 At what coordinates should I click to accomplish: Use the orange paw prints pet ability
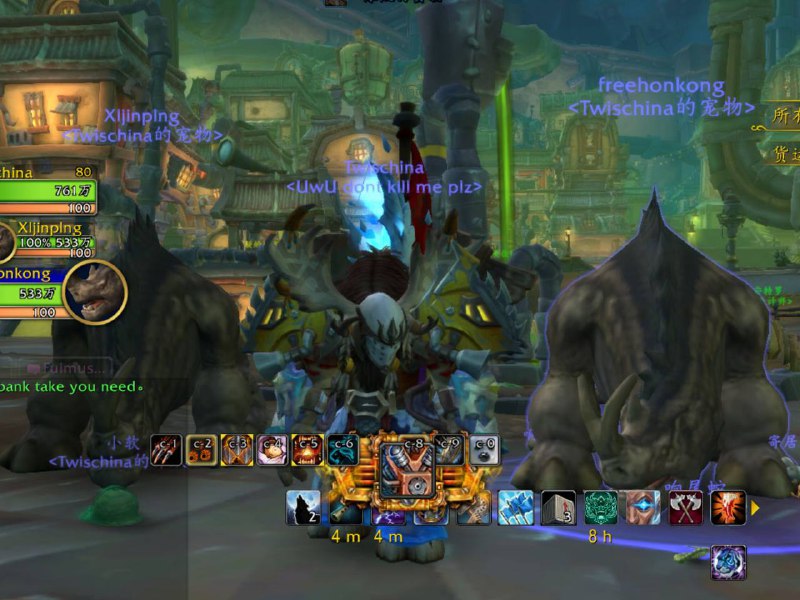pyautogui.click(x=202, y=449)
